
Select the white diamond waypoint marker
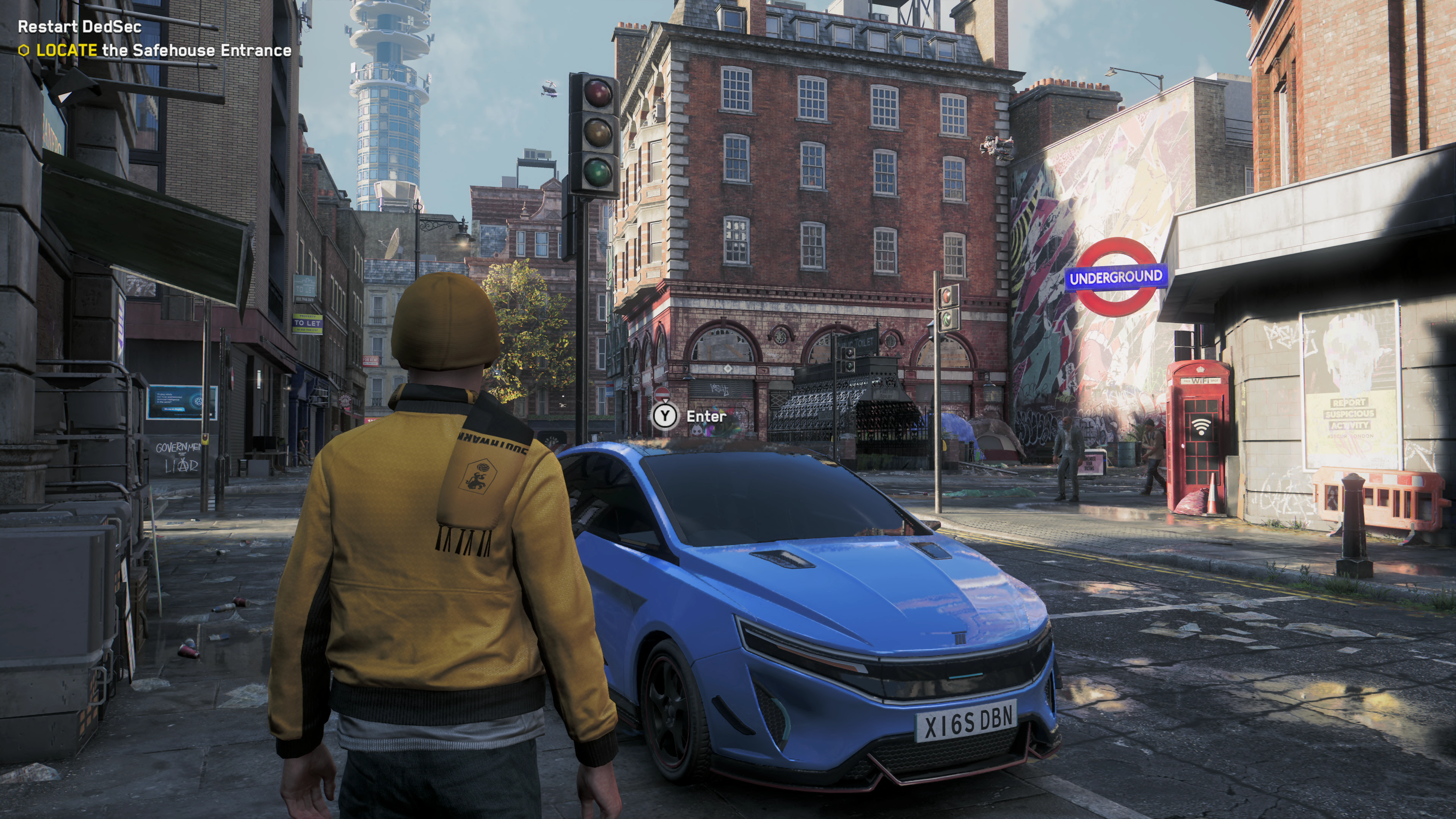point(728,369)
